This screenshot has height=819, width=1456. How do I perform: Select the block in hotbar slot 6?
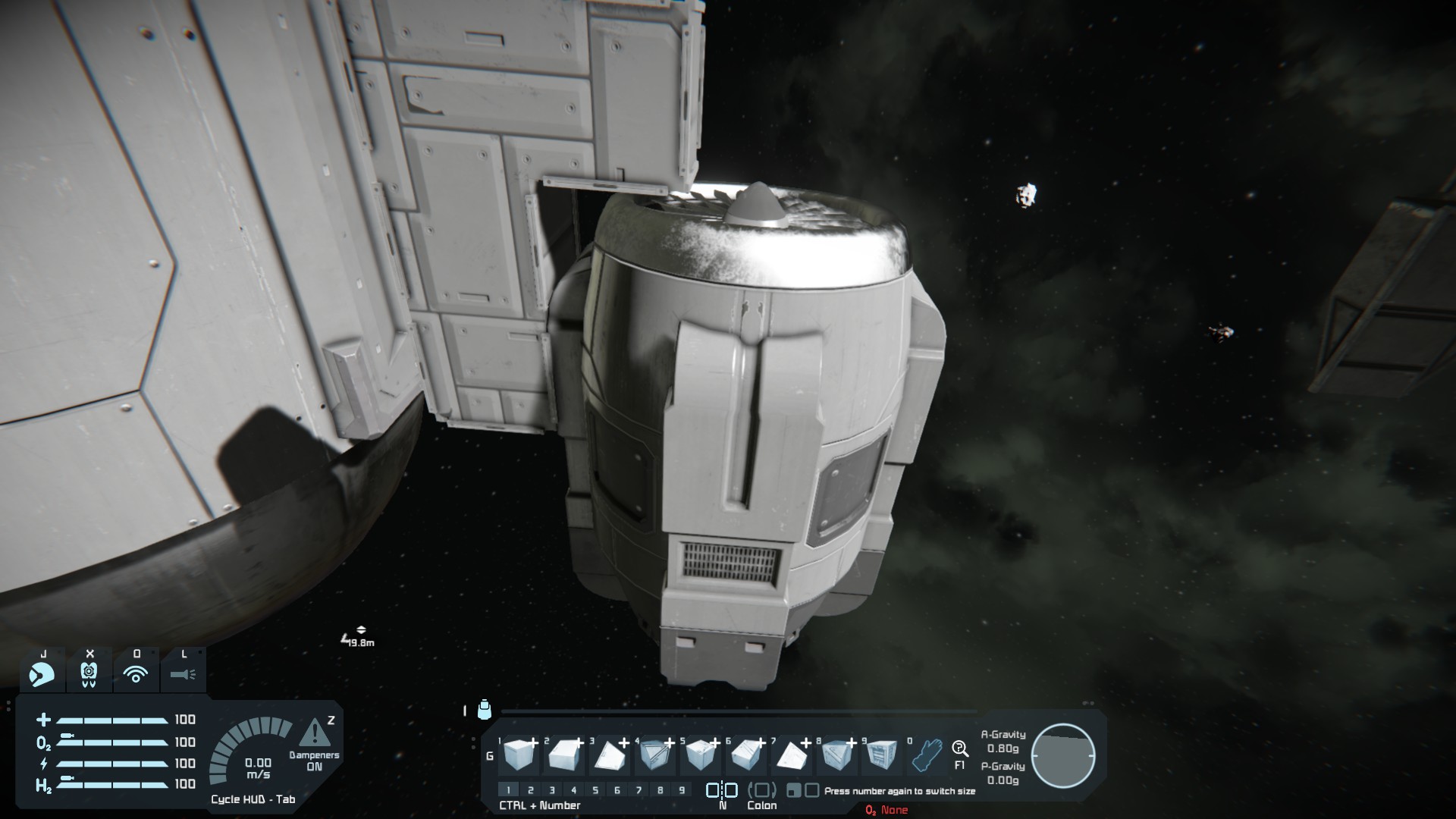click(x=745, y=754)
